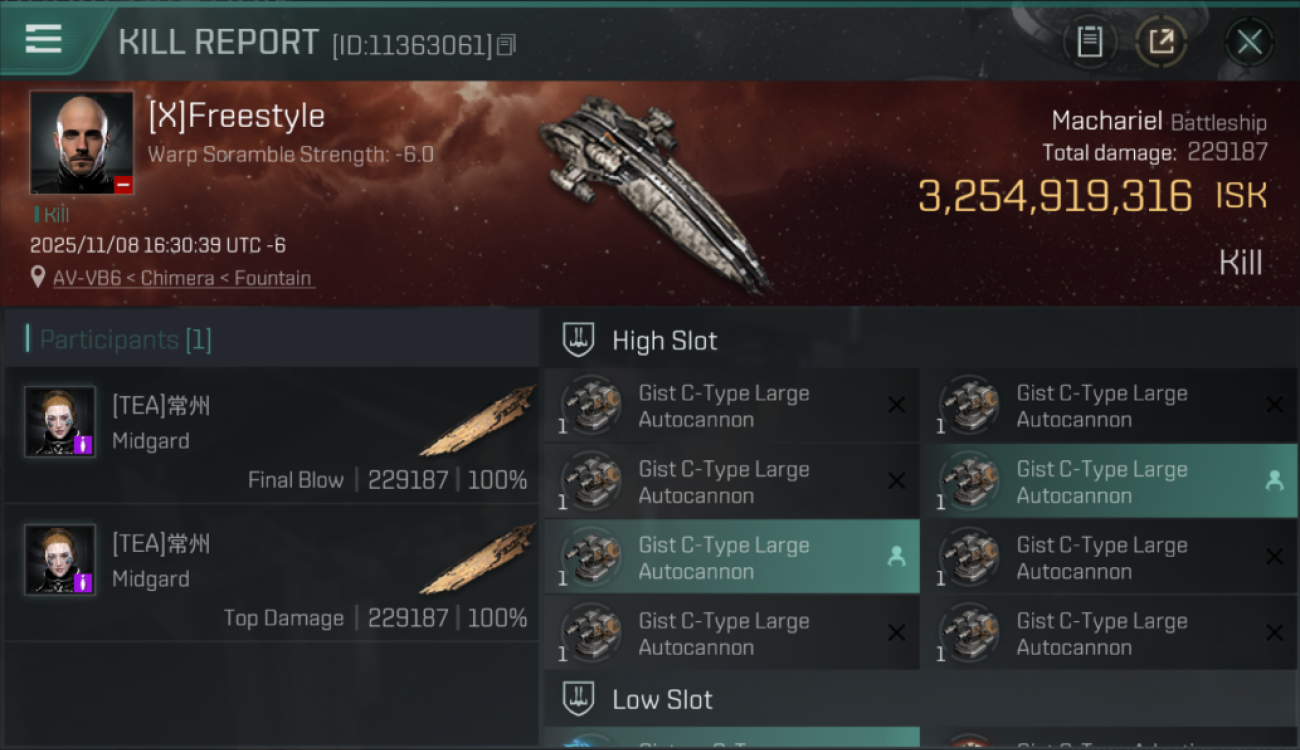Remove the top Gist C-Type Autocannon via its X

click(896, 404)
